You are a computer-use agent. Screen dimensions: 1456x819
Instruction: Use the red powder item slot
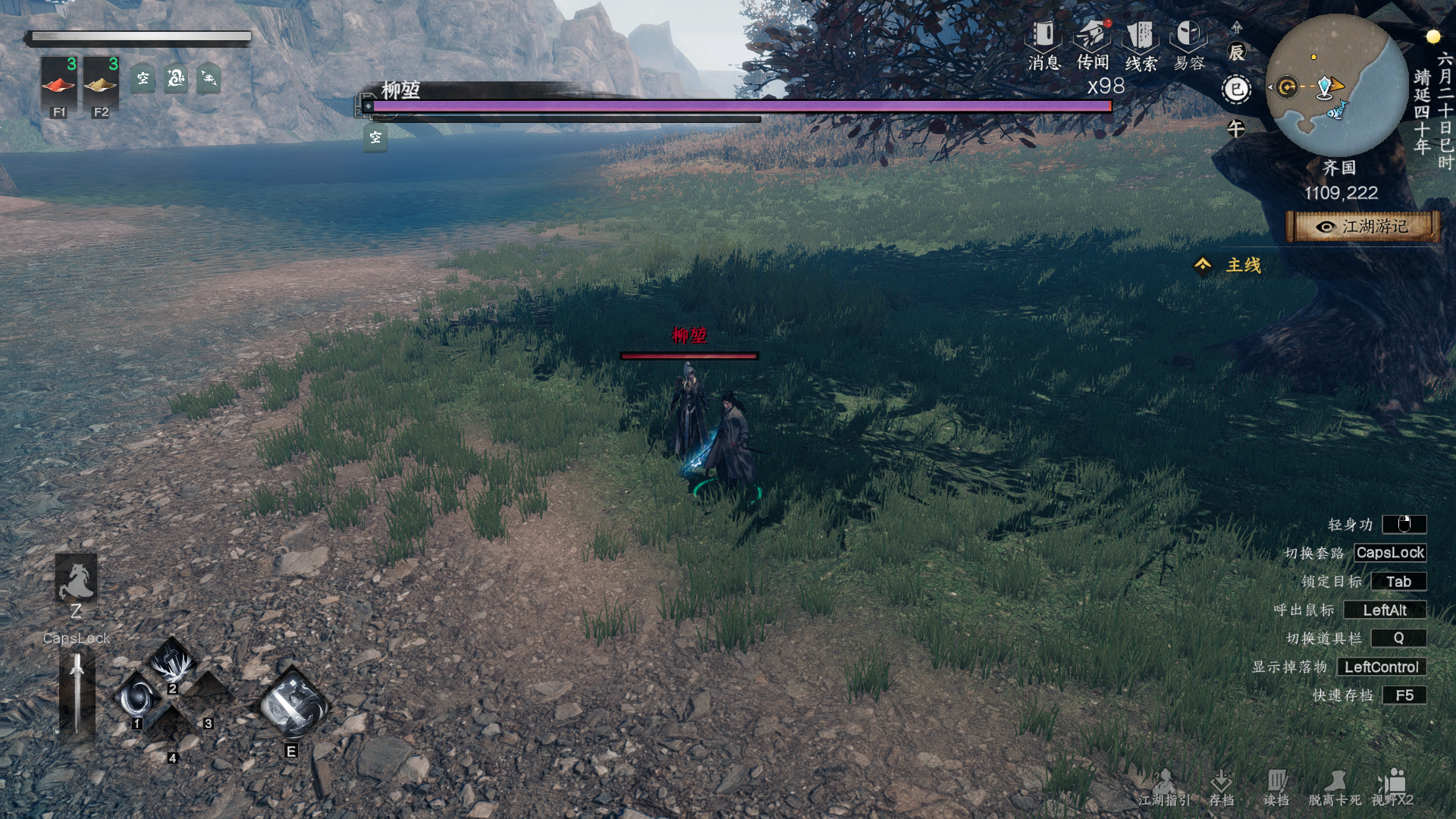59,83
